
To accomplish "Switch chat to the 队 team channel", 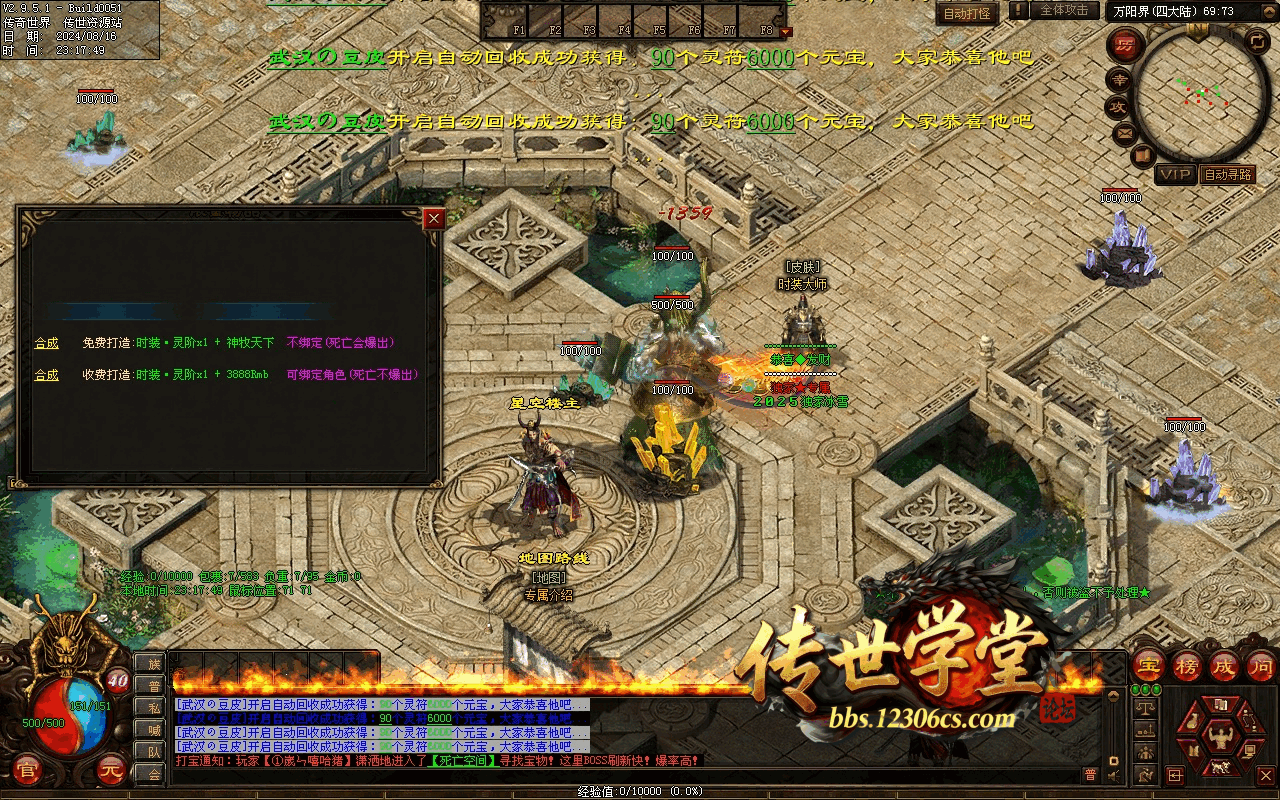I will pyautogui.click(x=153, y=751).
